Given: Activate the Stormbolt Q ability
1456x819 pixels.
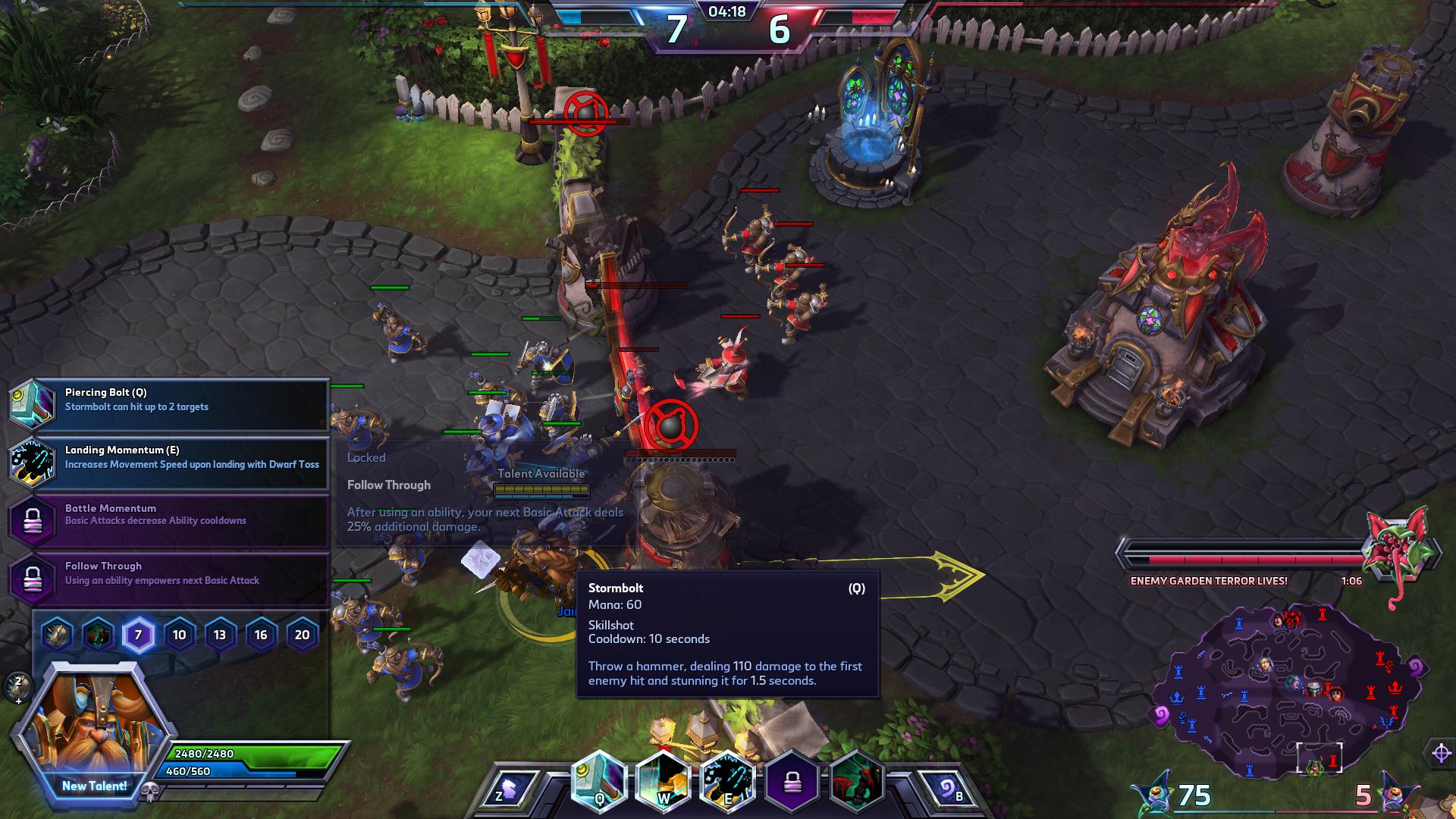Looking at the screenshot, I should click(599, 783).
